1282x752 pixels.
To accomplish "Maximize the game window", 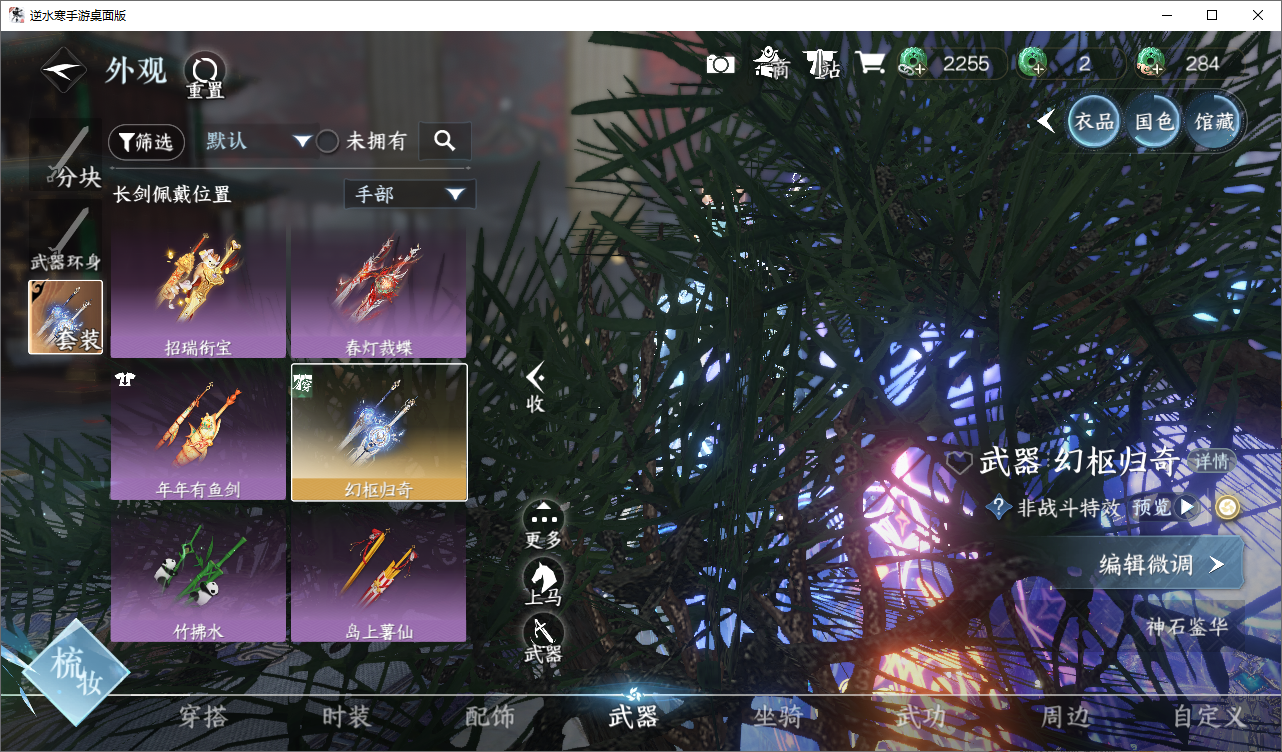I will pyautogui.click(x=1212, y=15).
